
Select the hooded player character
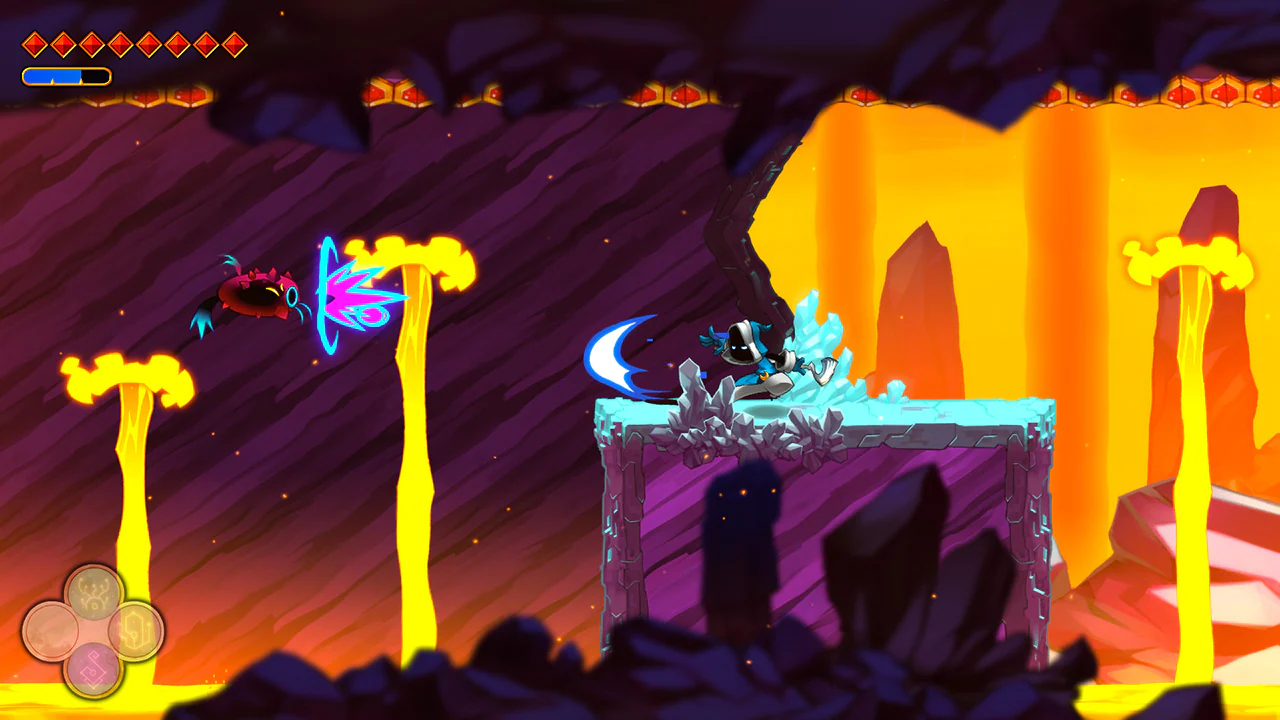pos(750,350)
